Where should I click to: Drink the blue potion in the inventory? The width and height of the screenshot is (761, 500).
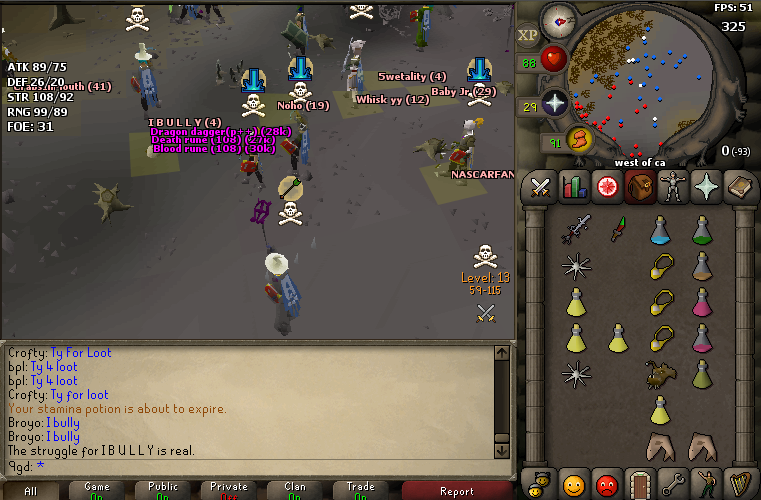point(660,230)
